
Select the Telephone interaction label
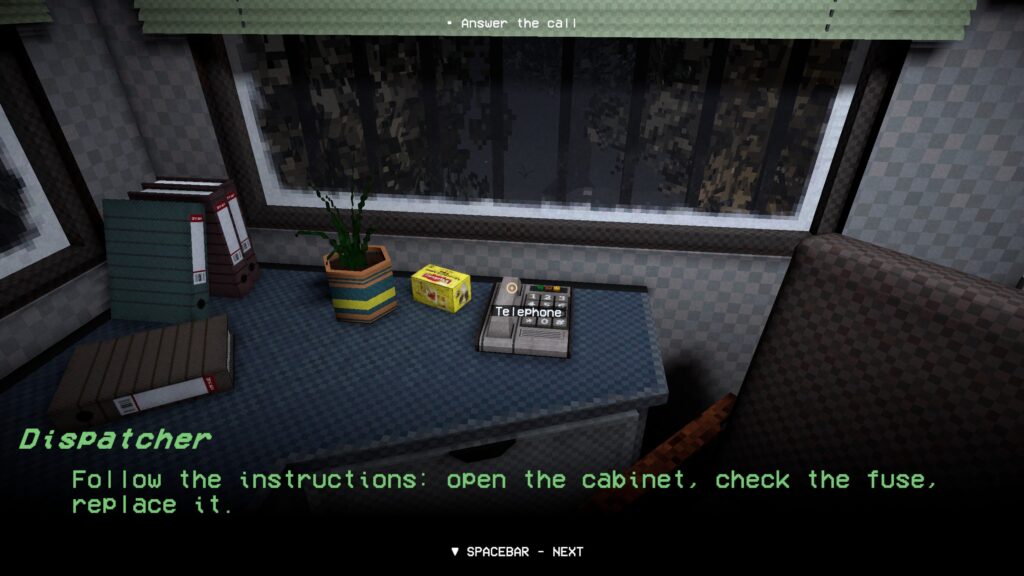click(529, 312)
